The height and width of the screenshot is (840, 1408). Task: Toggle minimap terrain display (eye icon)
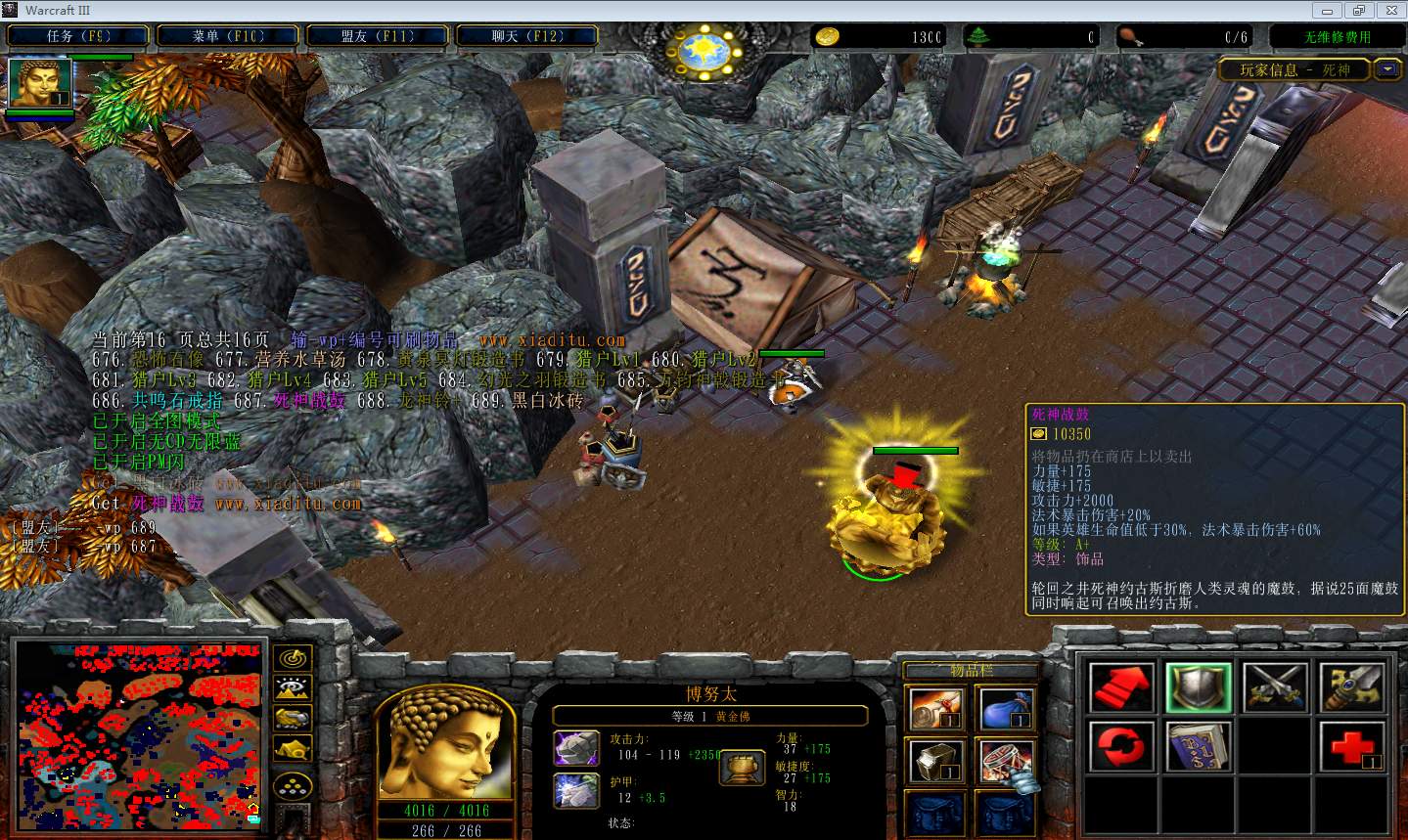click(x=293, y=688)
